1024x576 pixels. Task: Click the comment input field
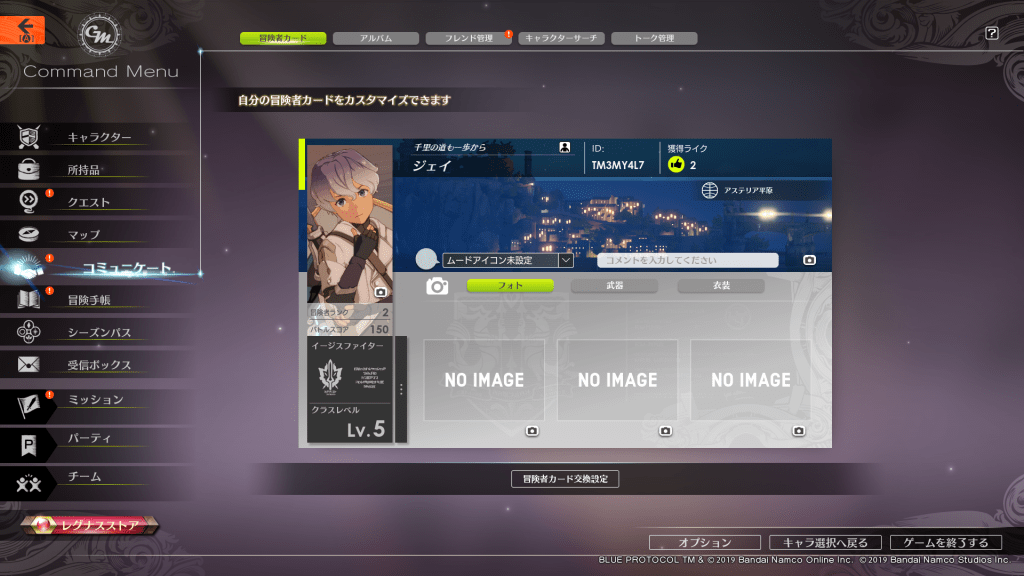687,260
